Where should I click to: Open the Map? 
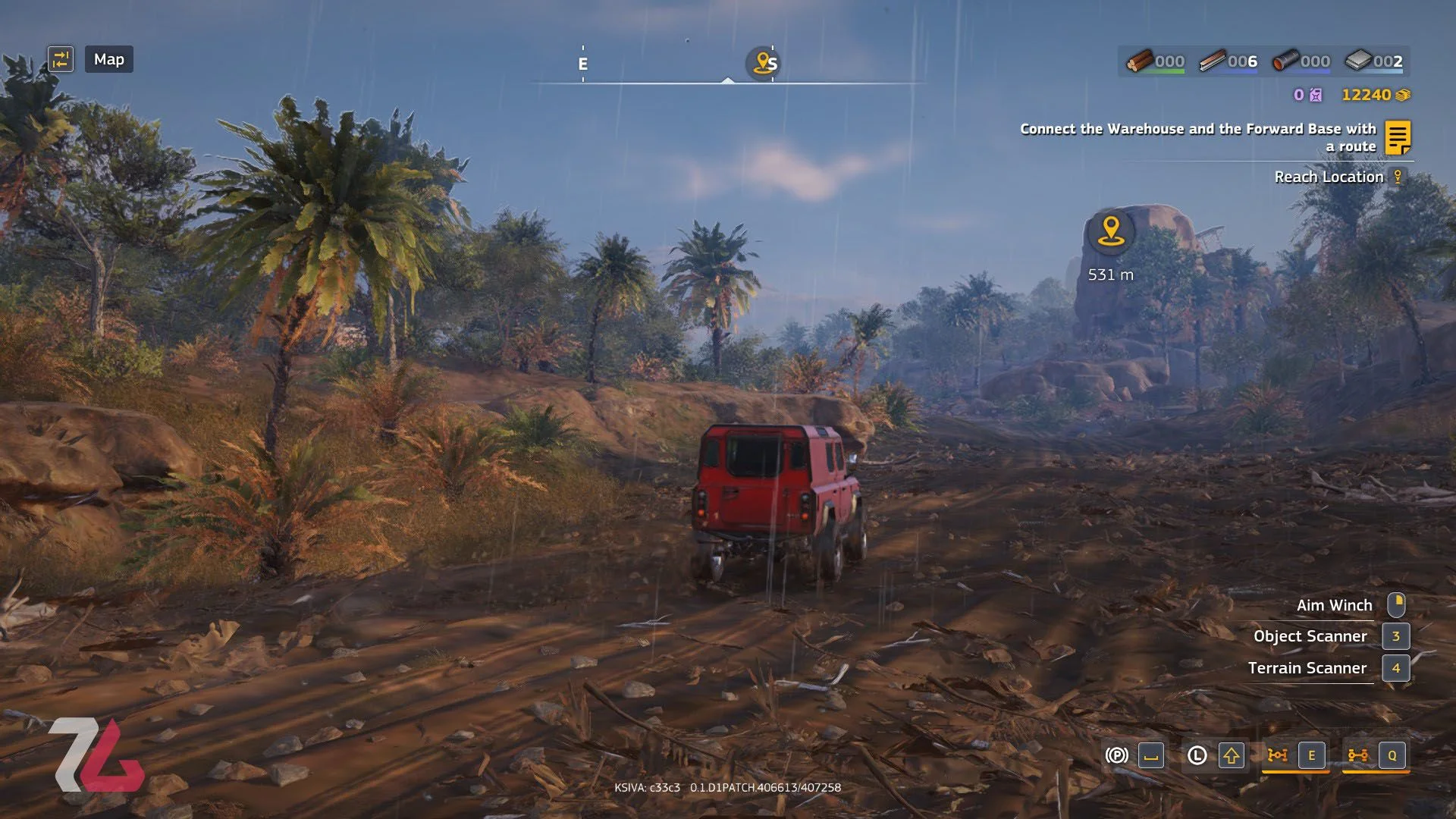pos(109,59)
